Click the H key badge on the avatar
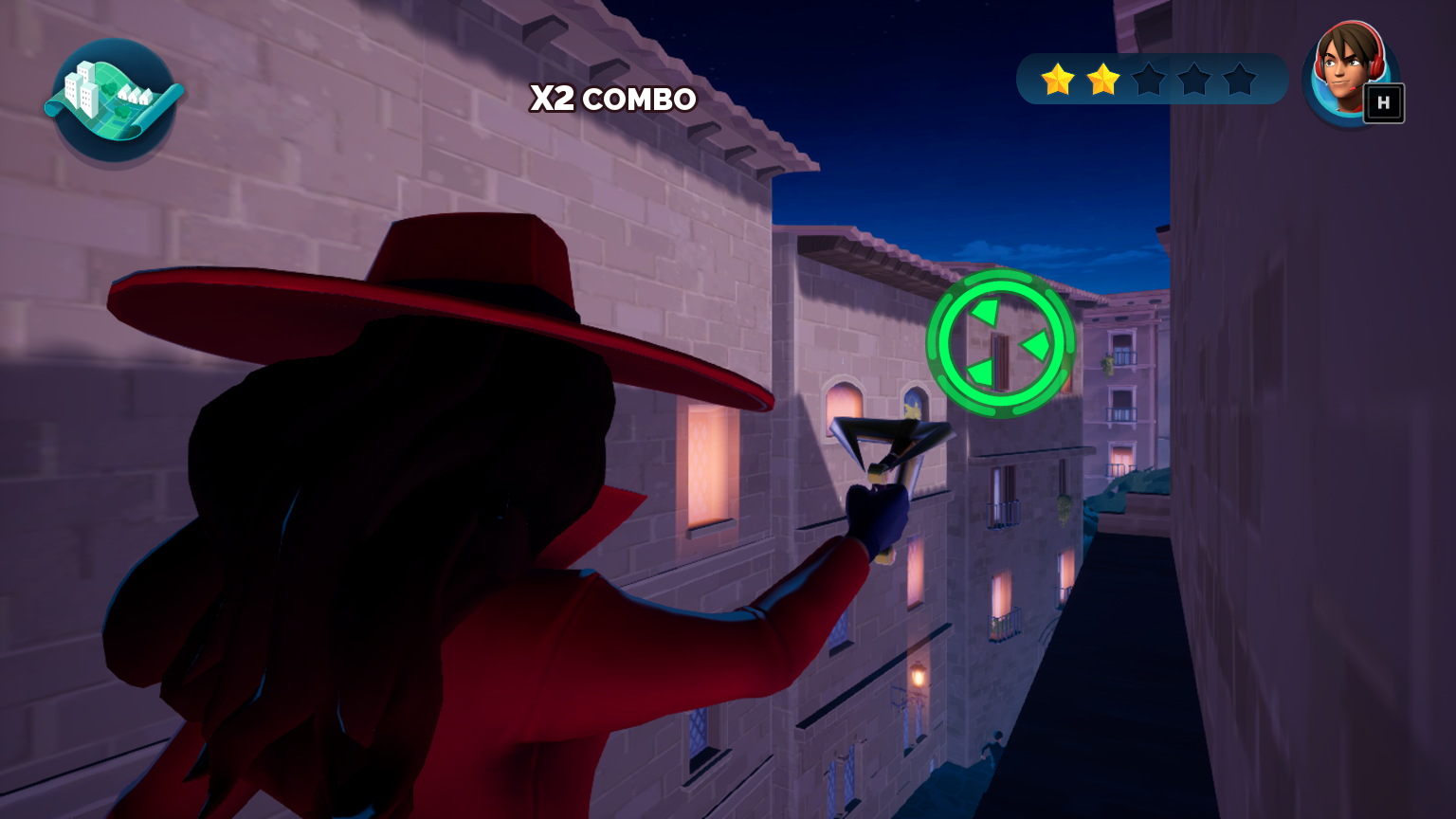 pyautogui.click(x=1384, y=104)
